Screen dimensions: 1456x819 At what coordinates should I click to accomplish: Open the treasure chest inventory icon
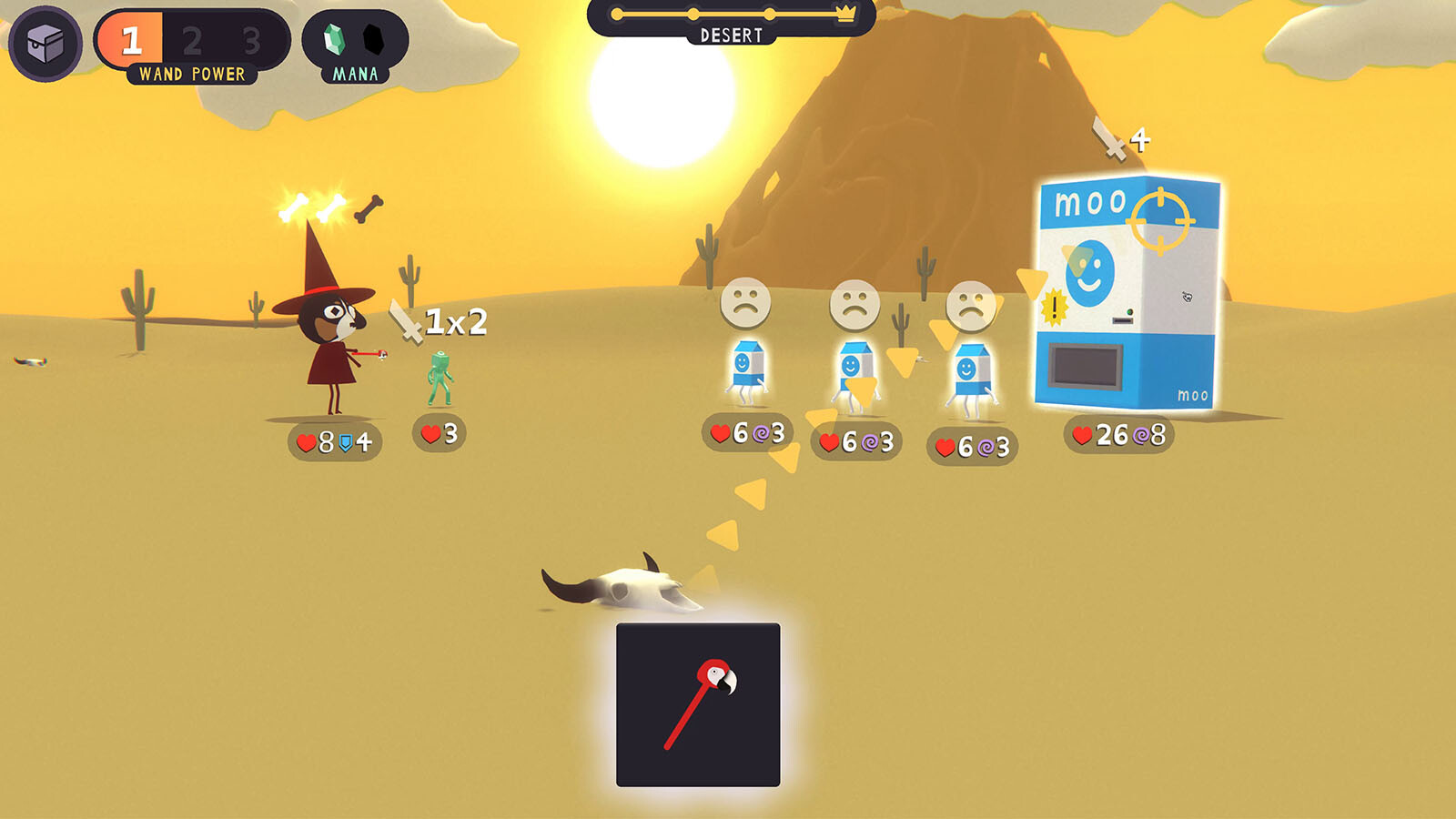click(45, 43)
